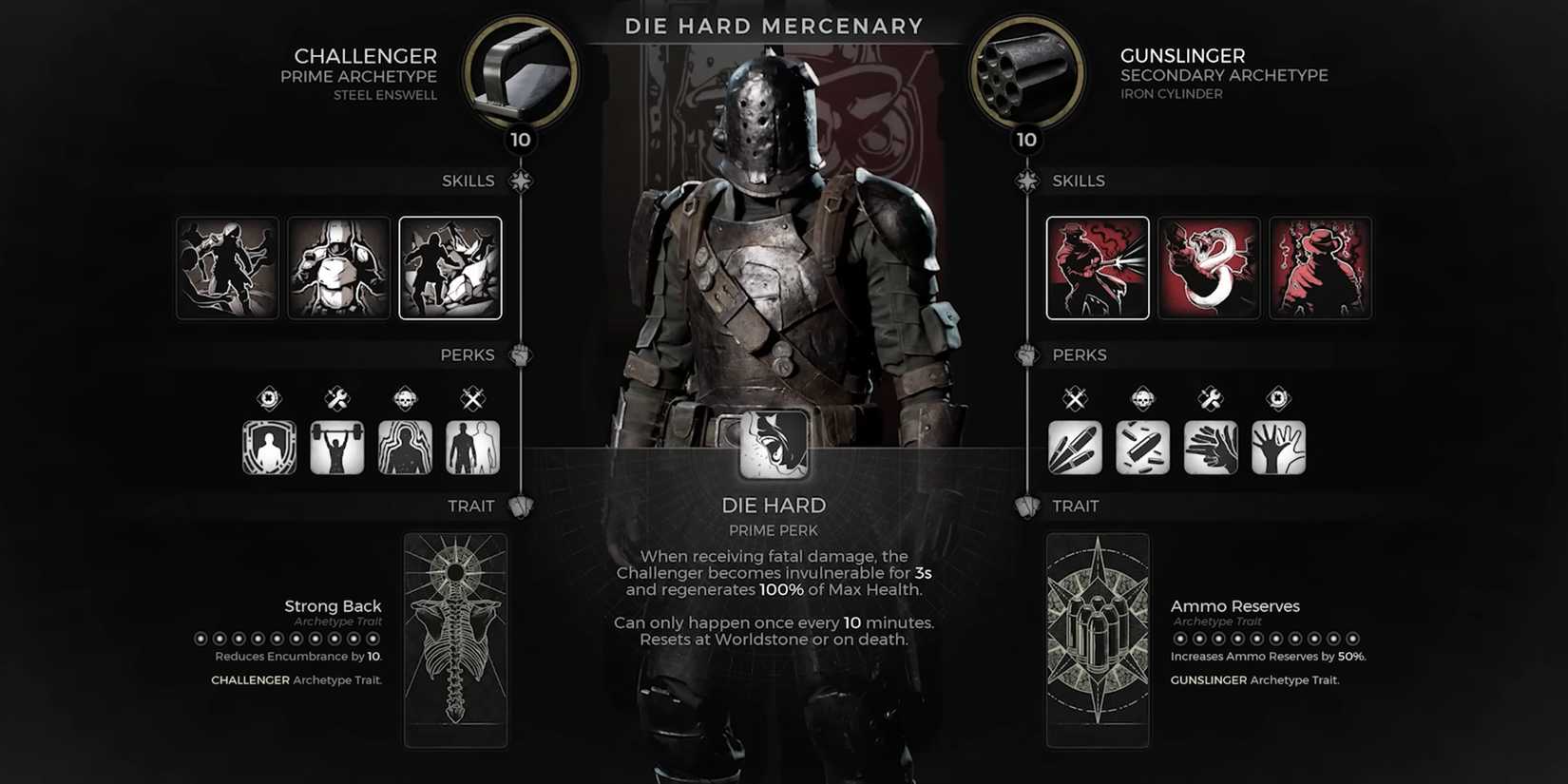1568x784 pixels.
Task: Click the skull-crosshair perk symbol above Gunslinger perks
Action: point(1142,399)
